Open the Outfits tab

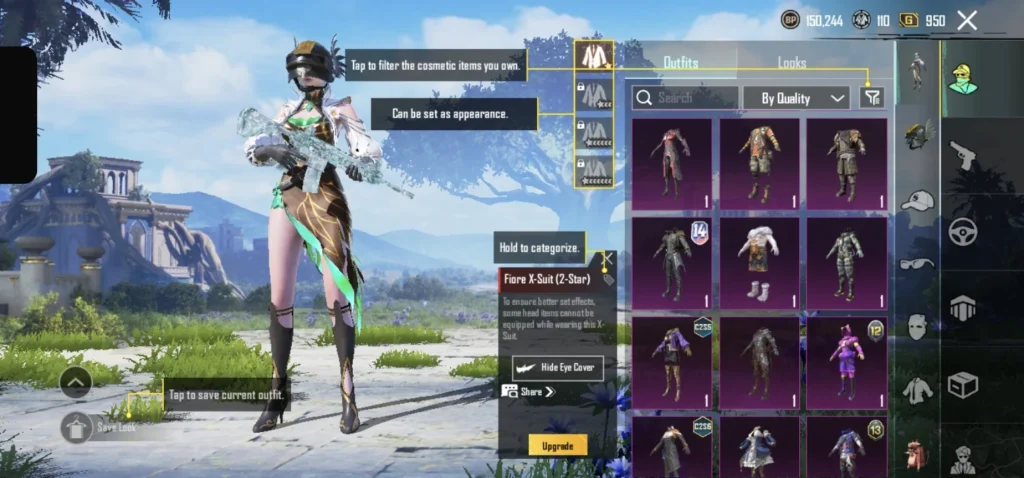point(681,63)
